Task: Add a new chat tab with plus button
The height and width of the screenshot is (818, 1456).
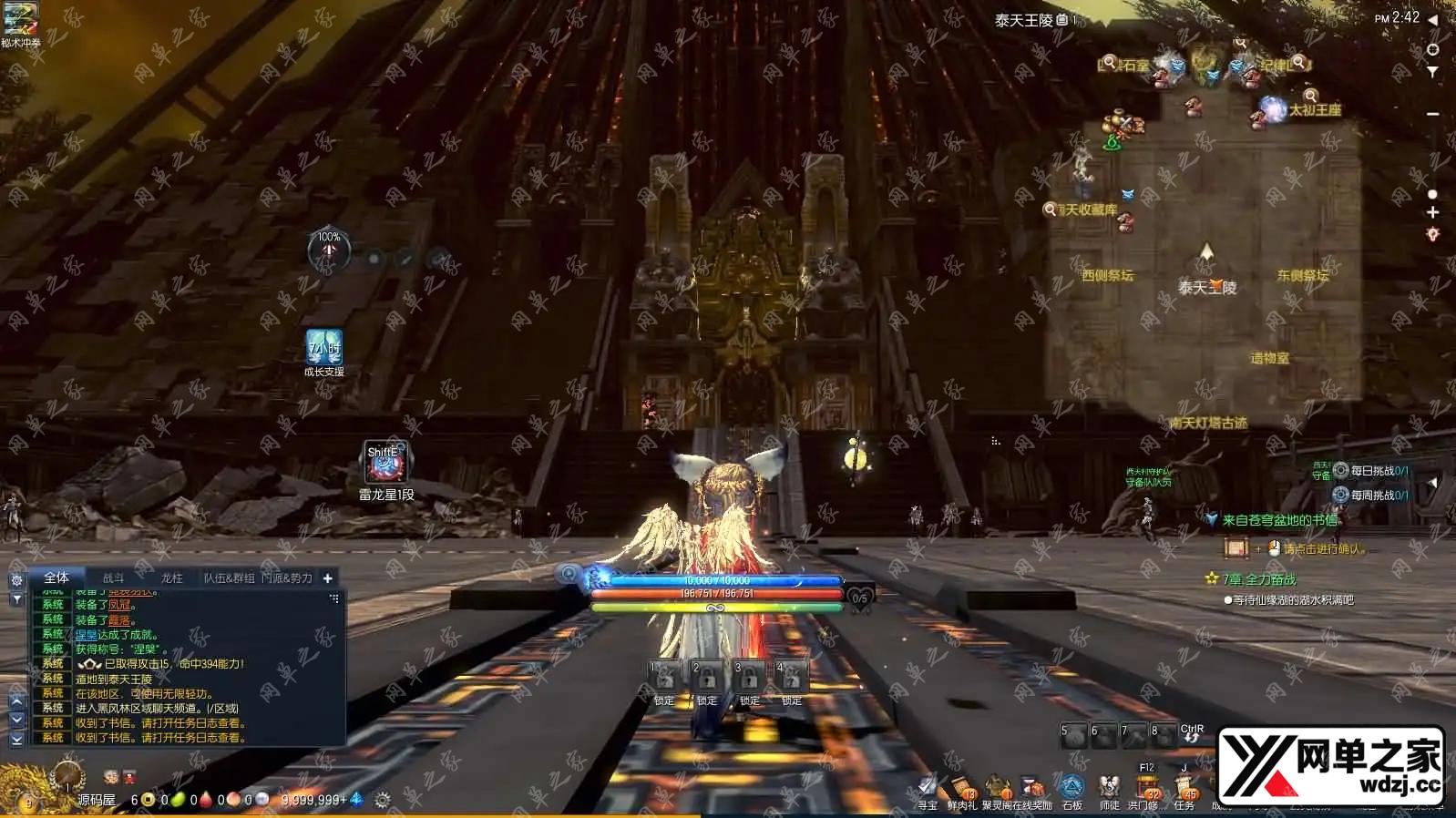Action: (328, 578)
